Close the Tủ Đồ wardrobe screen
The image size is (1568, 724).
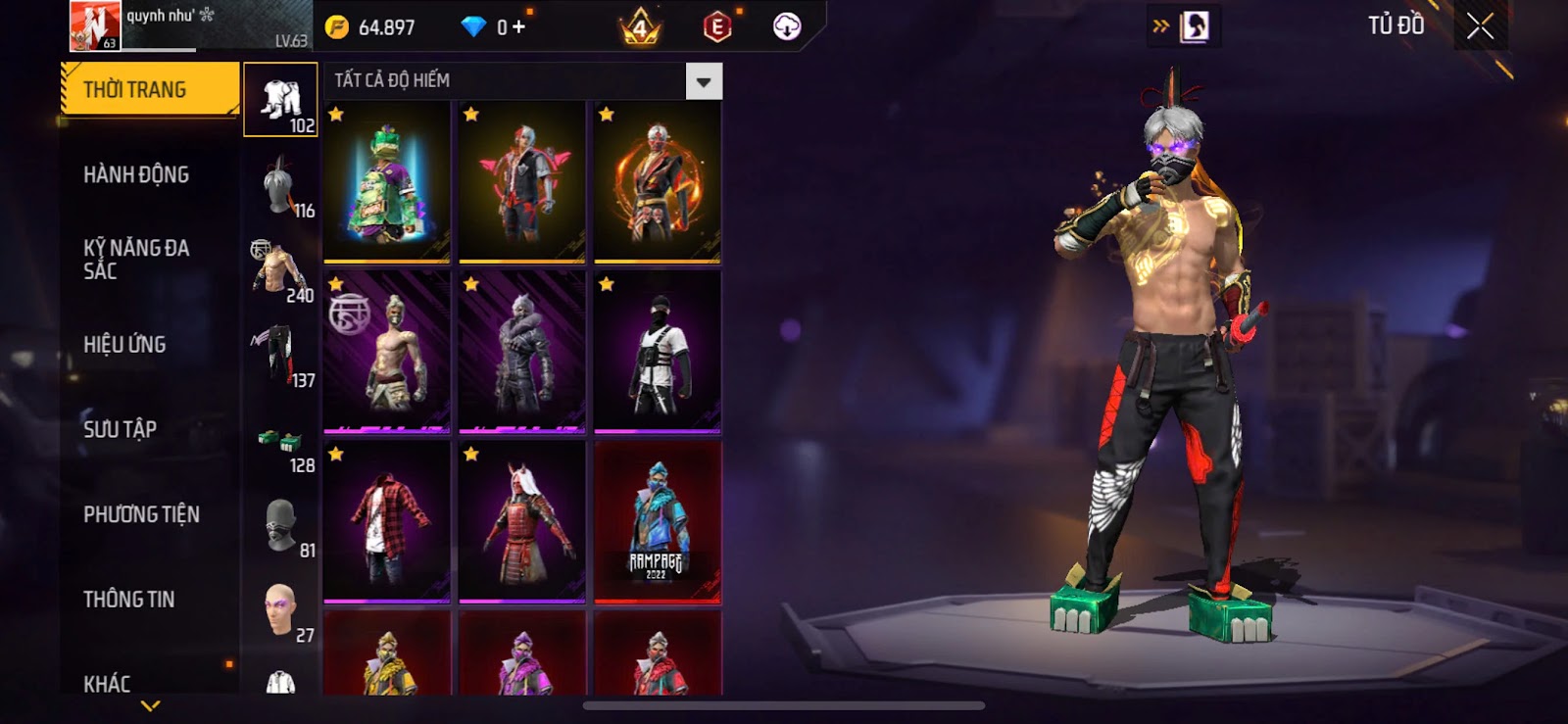point(1480,26)
